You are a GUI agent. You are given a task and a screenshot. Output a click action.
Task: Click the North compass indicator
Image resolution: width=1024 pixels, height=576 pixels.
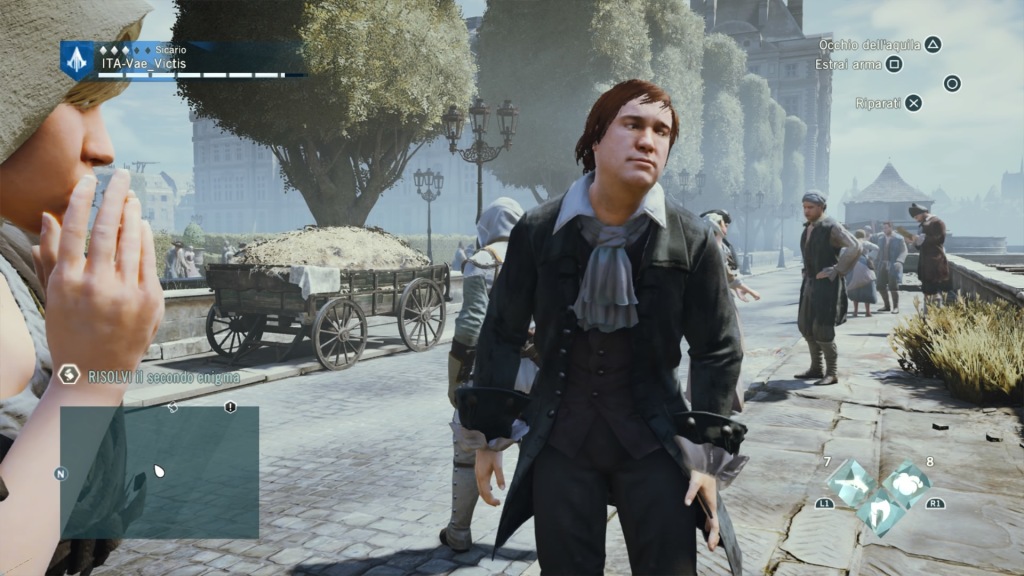tap(61, 473)
